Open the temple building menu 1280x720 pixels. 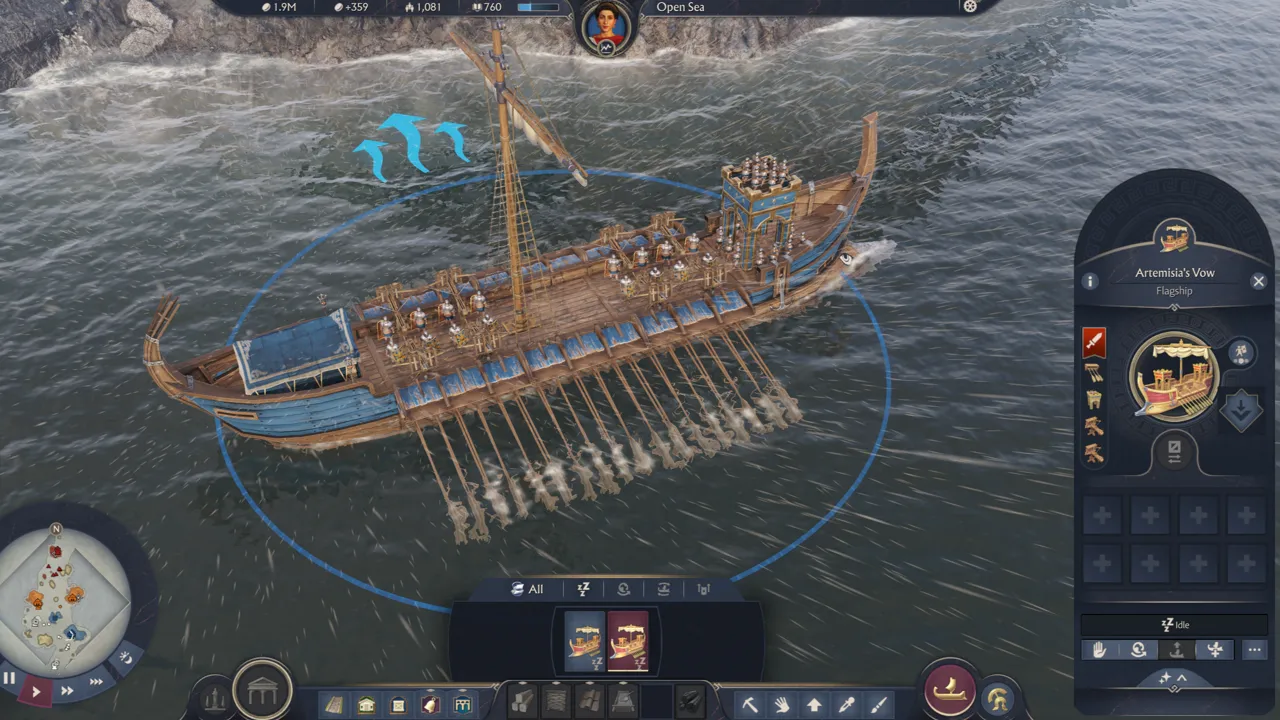[262, 689]
